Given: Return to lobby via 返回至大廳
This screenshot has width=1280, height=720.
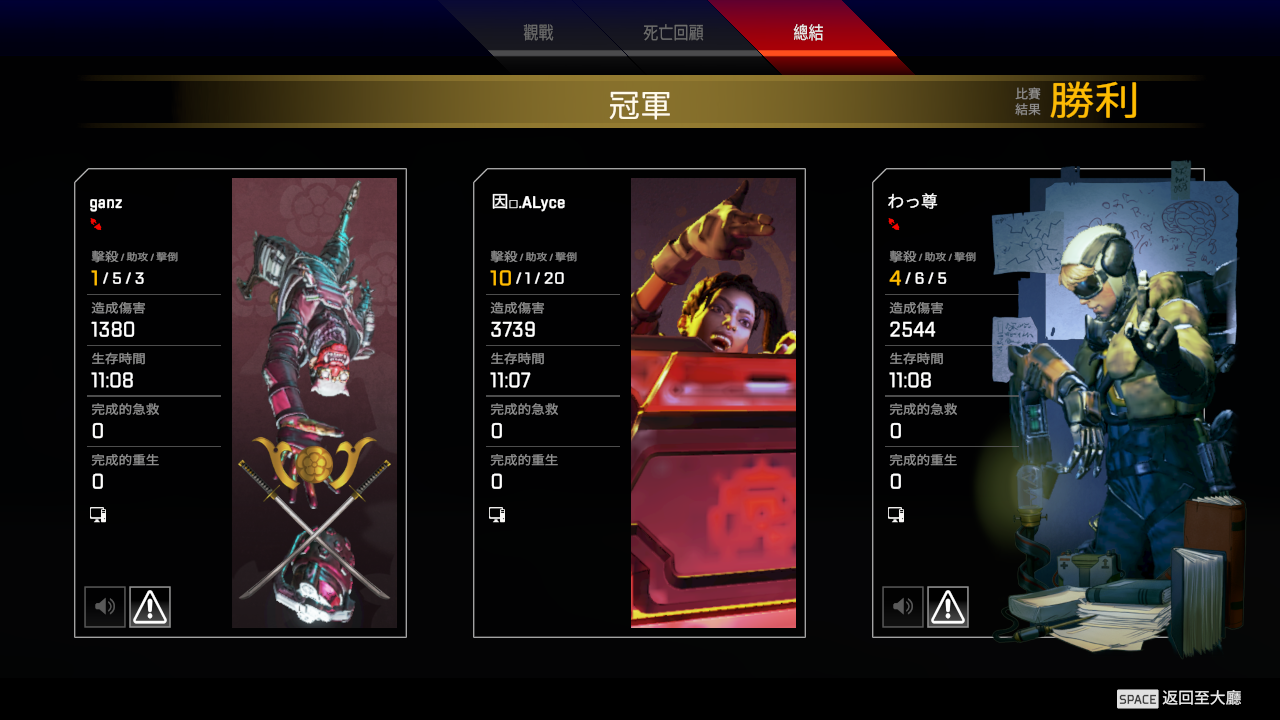Looking at the screenshot, I should [1180, 698].
